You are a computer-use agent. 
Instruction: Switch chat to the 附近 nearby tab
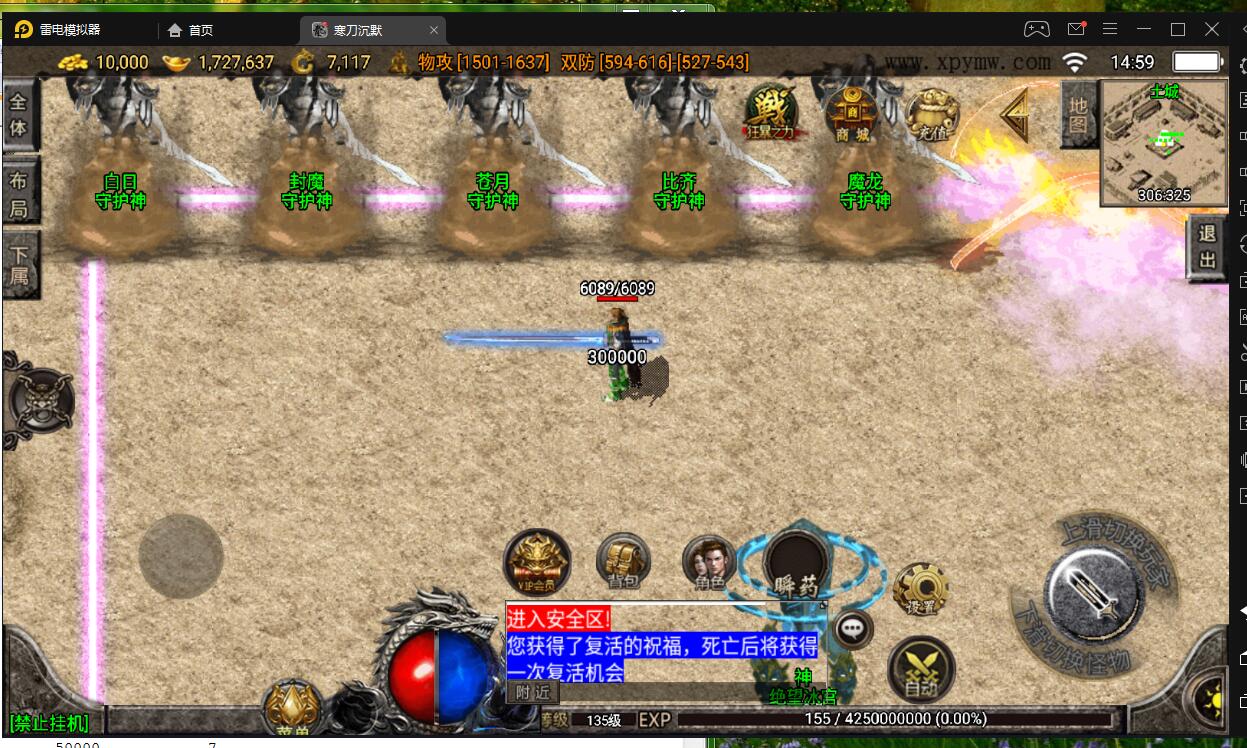[x=532, y=692]
